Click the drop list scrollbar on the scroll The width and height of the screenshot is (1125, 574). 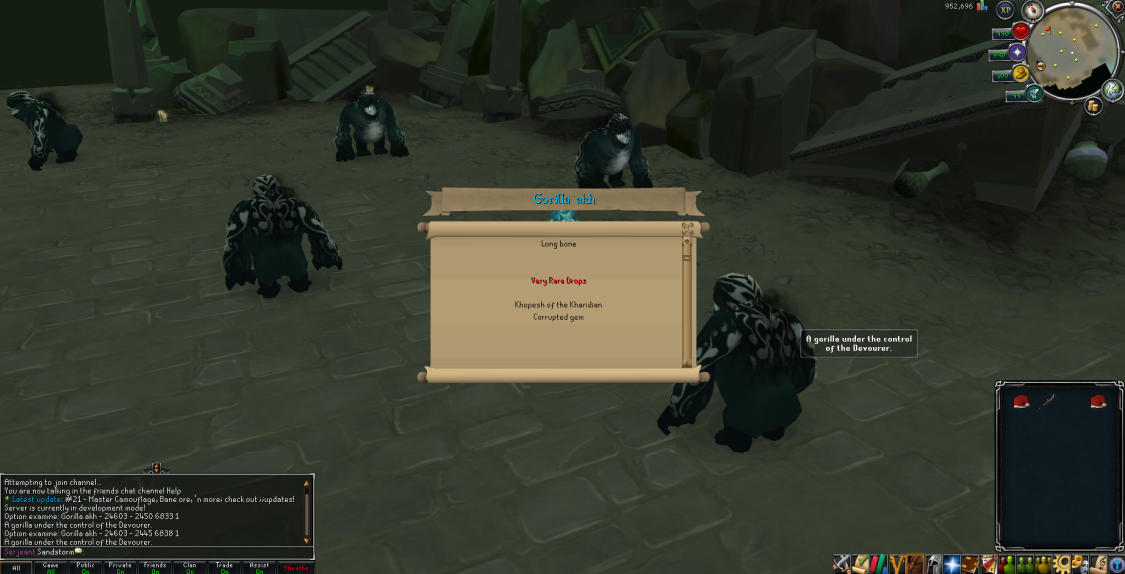coord(687,300)
